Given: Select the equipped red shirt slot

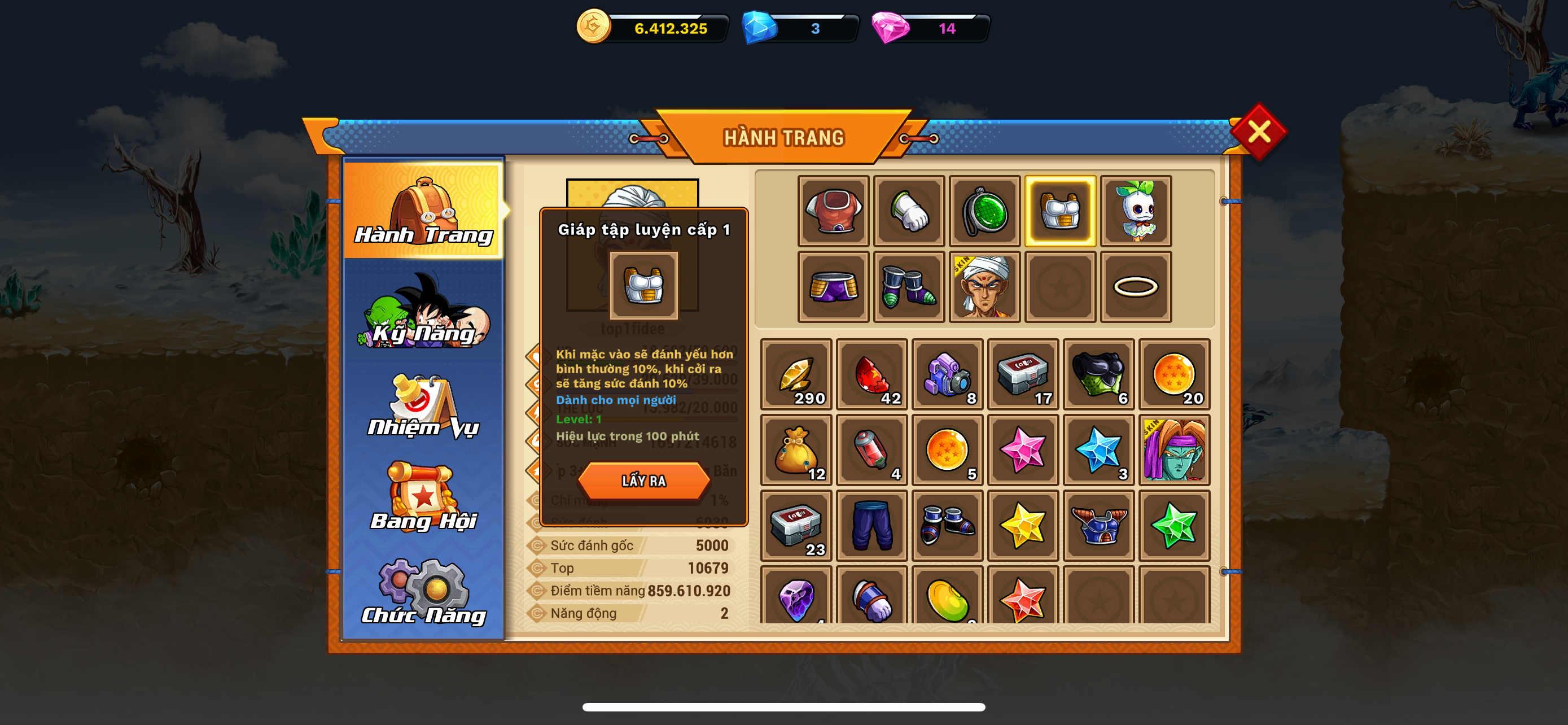Looking at the screenshot, I should coord(833,211).
